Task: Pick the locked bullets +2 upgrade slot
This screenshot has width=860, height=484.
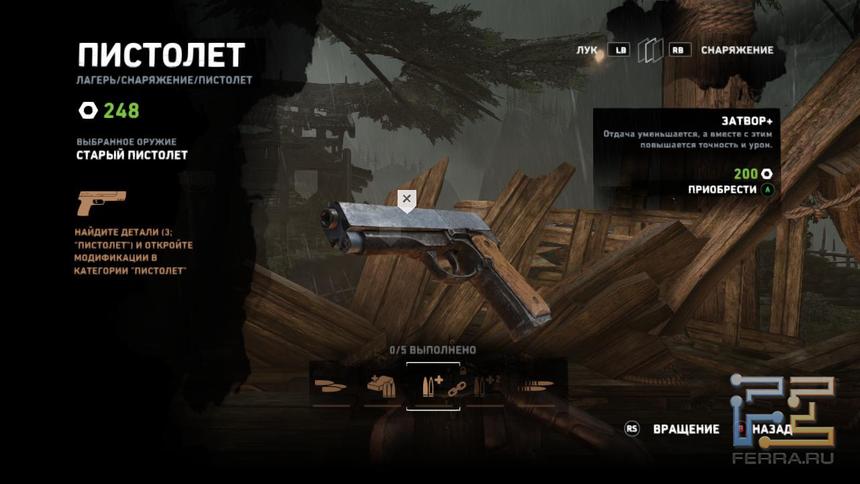Action: (485, 385)
